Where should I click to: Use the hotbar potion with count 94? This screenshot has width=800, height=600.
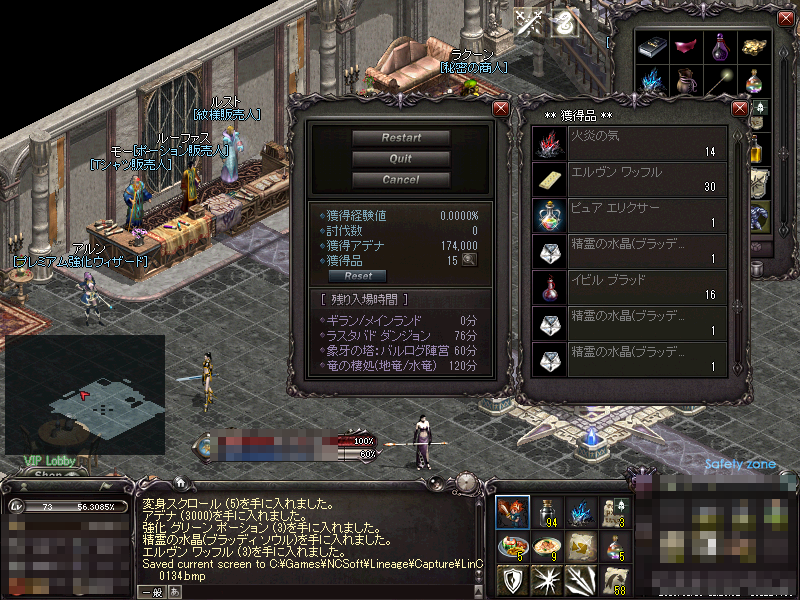pos(547,512)
